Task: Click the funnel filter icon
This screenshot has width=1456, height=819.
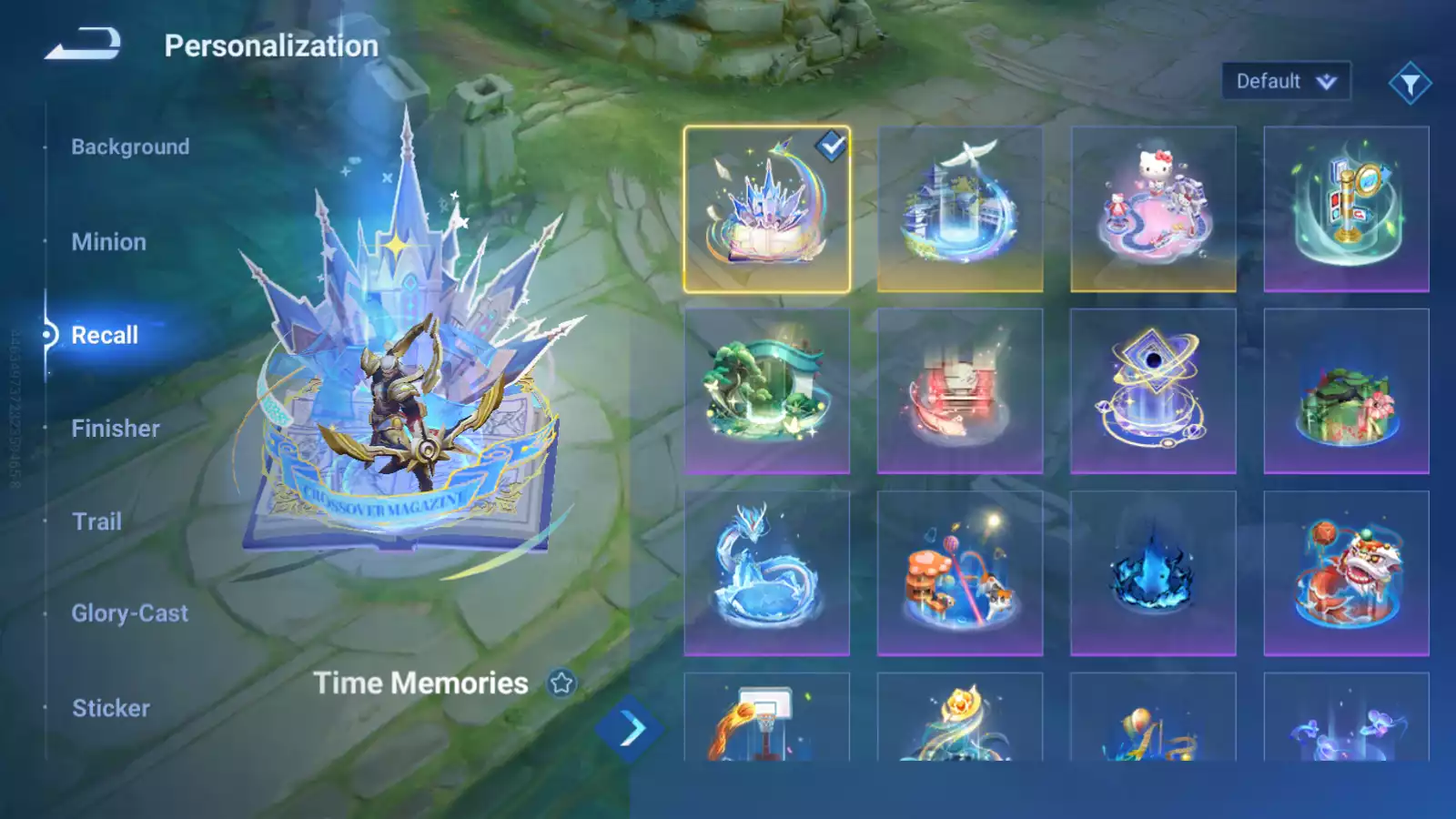Action: click(x=1410, y=84)
